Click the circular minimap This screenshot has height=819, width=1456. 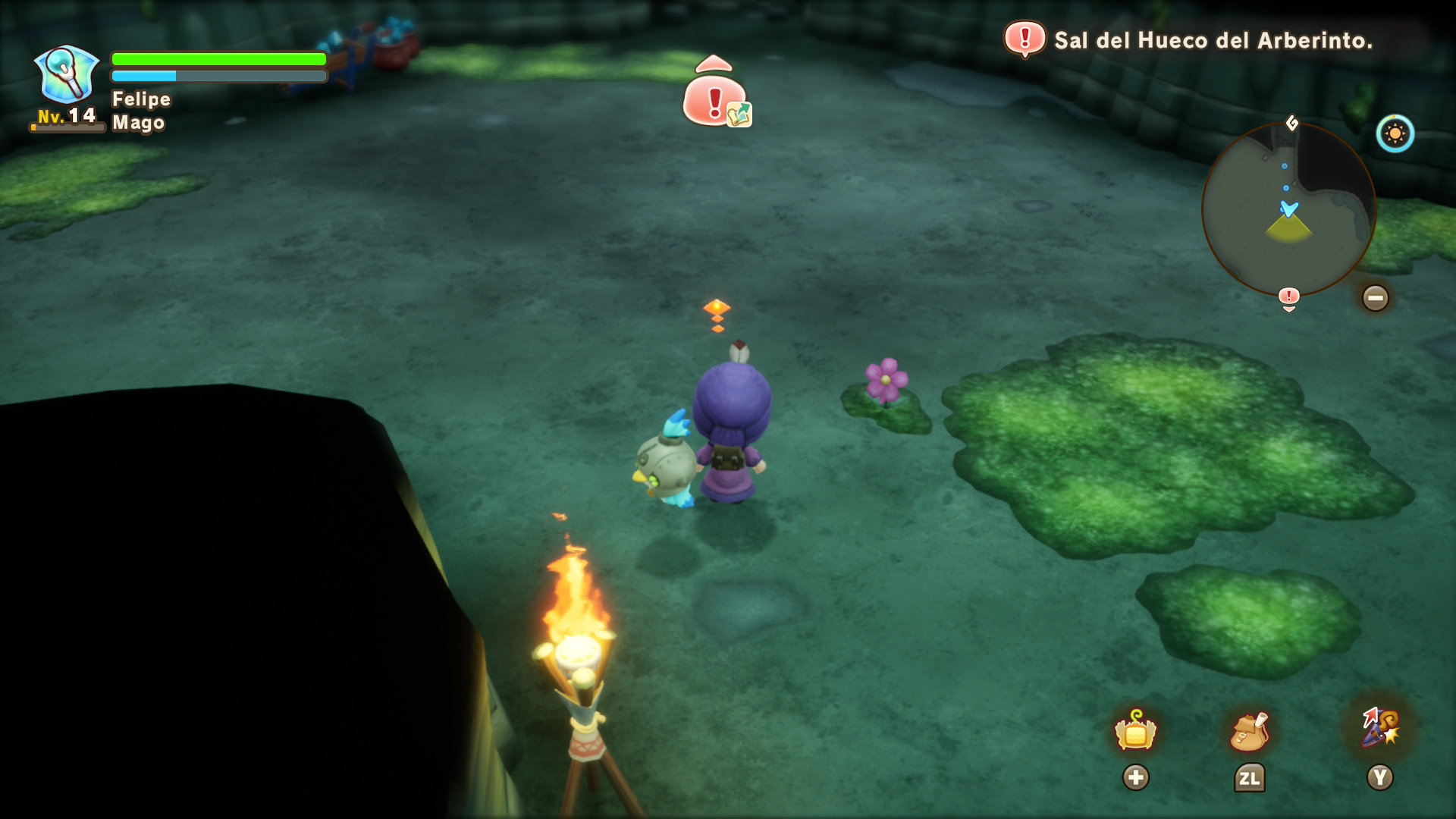pos(1288,209)
